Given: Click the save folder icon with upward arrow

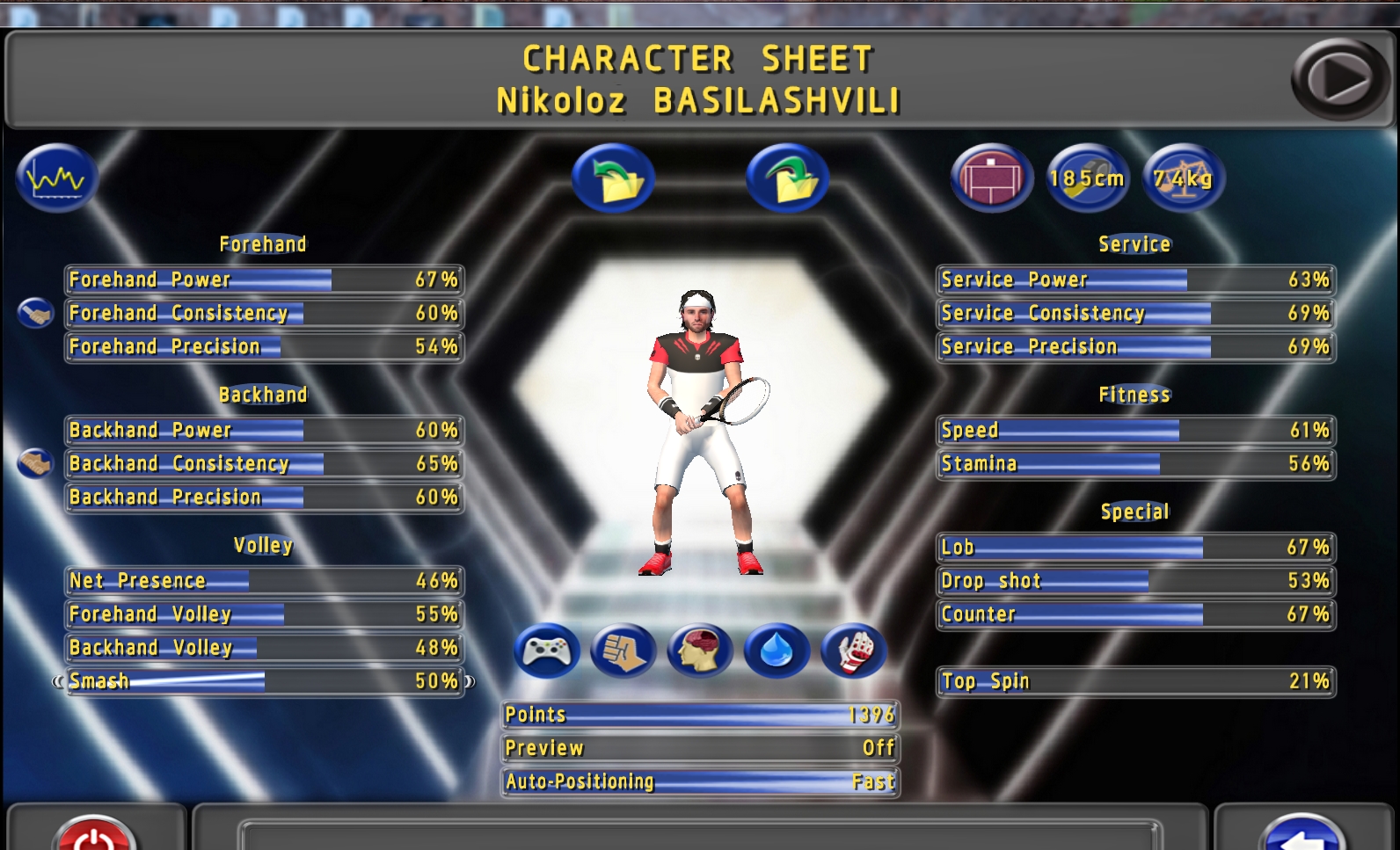Looking at the screenshot, I should [x=787, y=178].
